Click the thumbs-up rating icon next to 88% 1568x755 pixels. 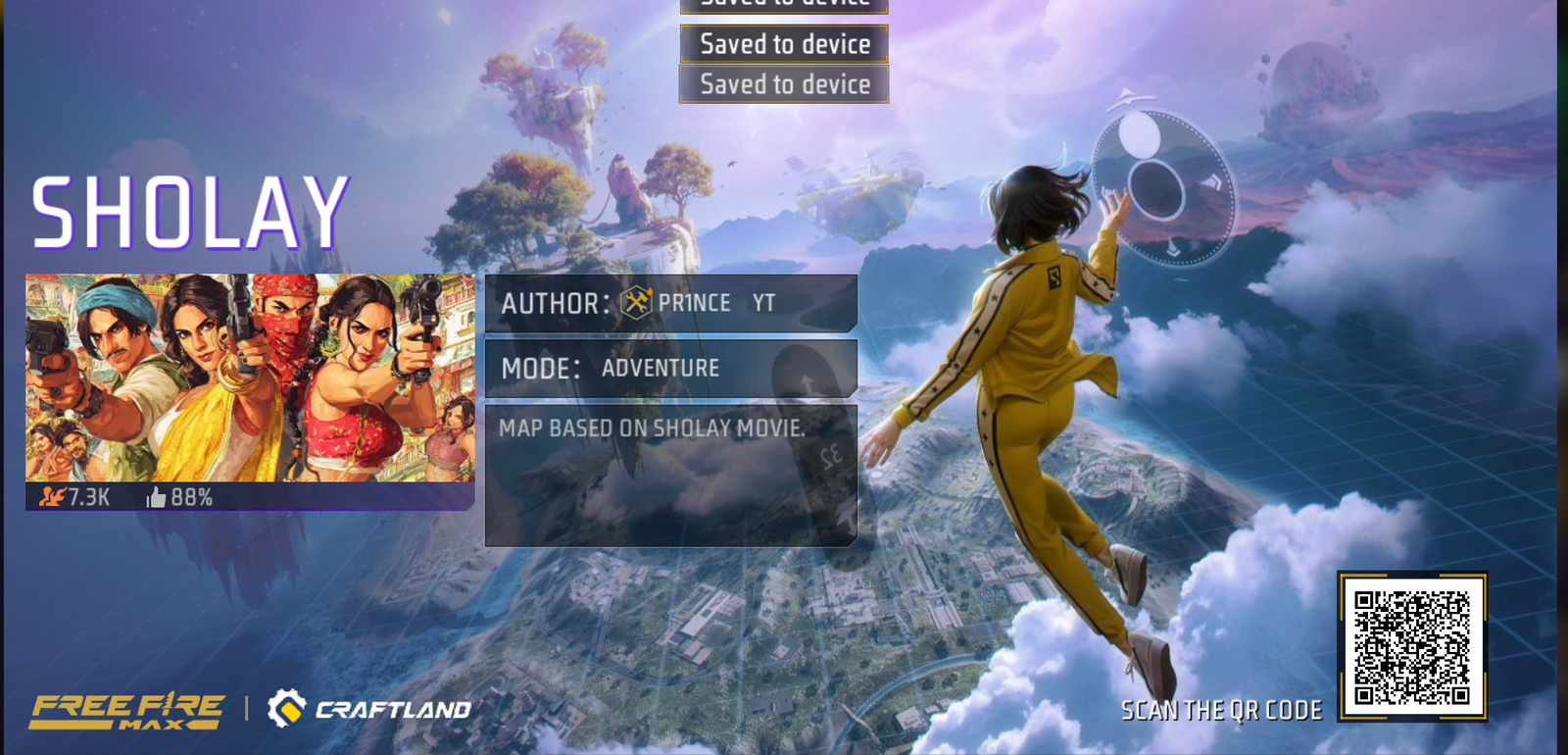pyautogui.click(x=155, y=497)
